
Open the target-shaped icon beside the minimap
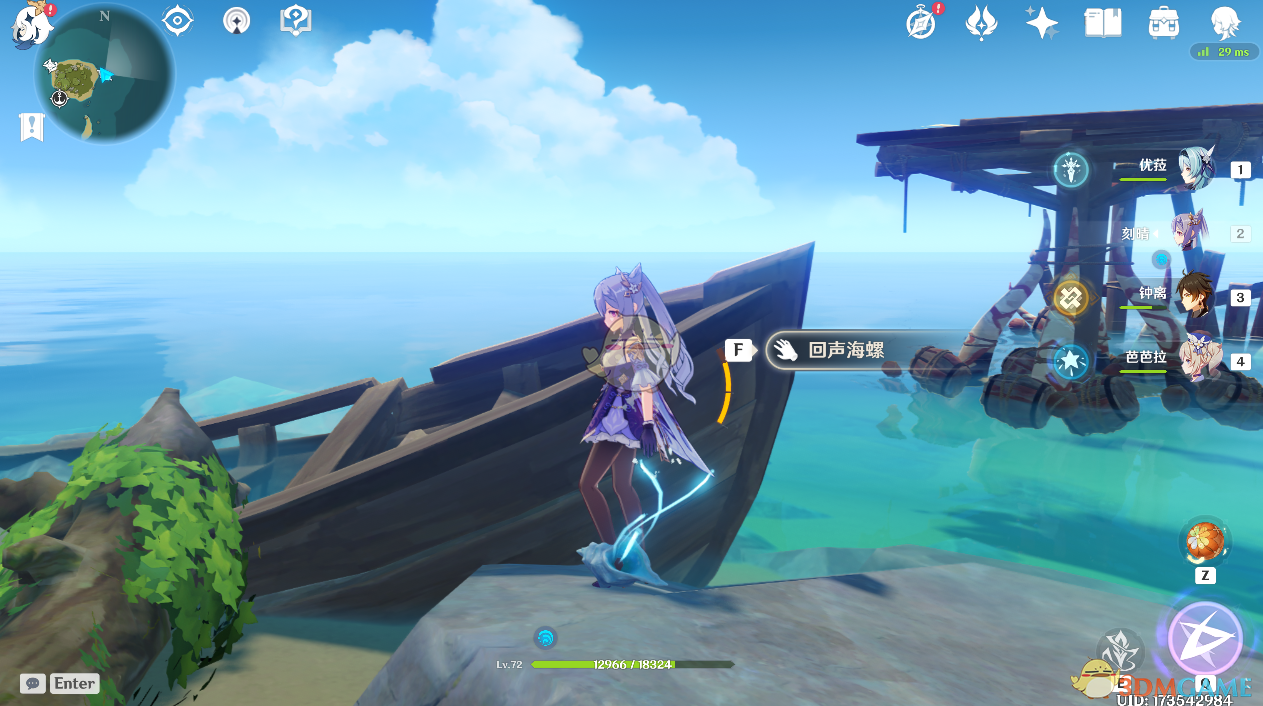coord(177,20)
